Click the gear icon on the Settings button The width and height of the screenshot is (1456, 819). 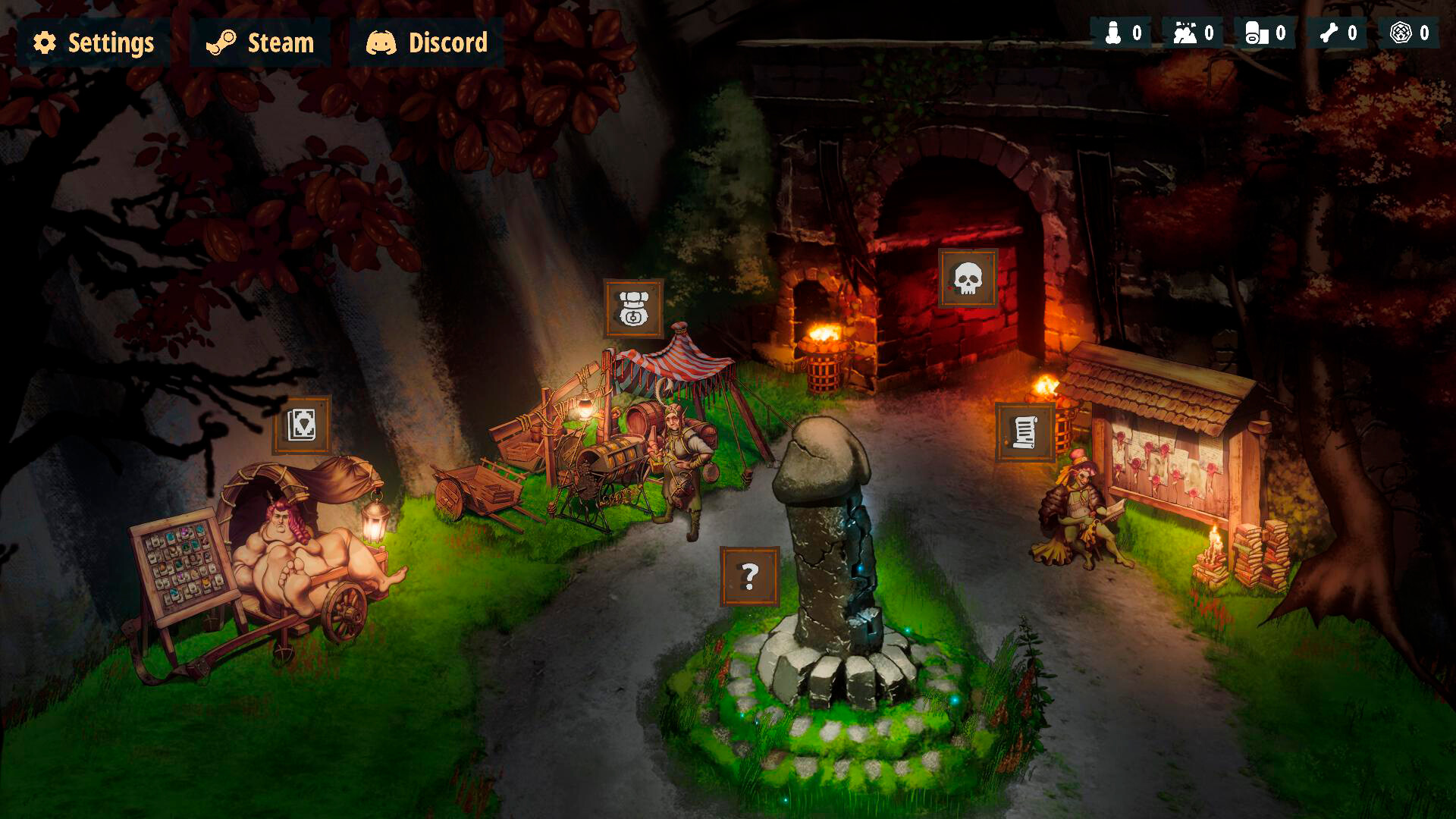click(45, 42)
